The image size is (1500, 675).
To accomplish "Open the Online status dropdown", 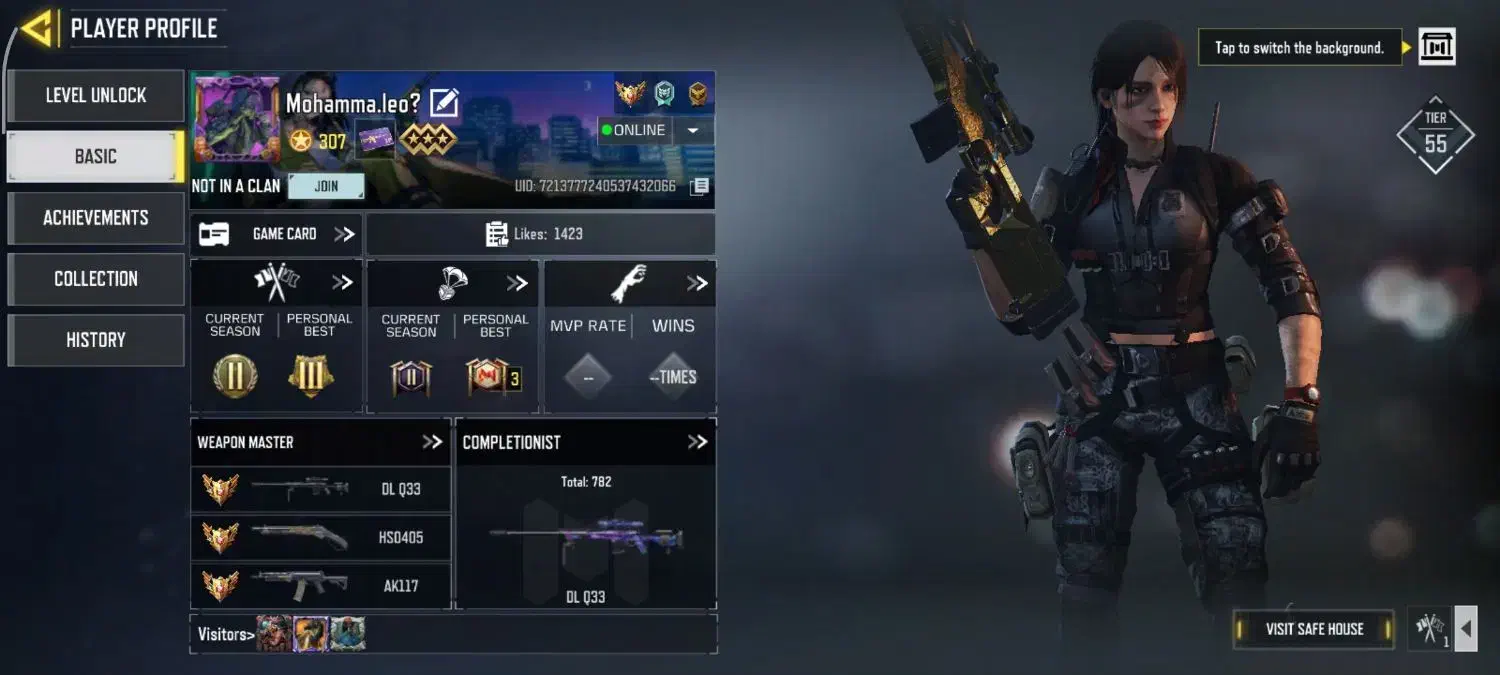I will [x=693, y=130].
